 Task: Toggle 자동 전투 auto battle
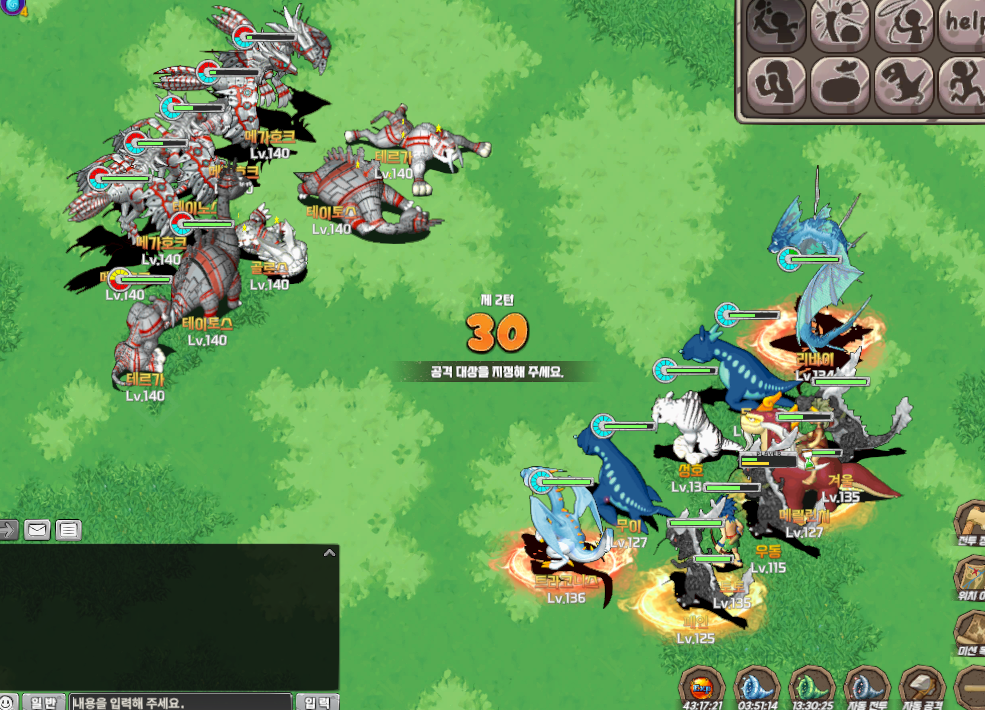[x=866, y=687]
